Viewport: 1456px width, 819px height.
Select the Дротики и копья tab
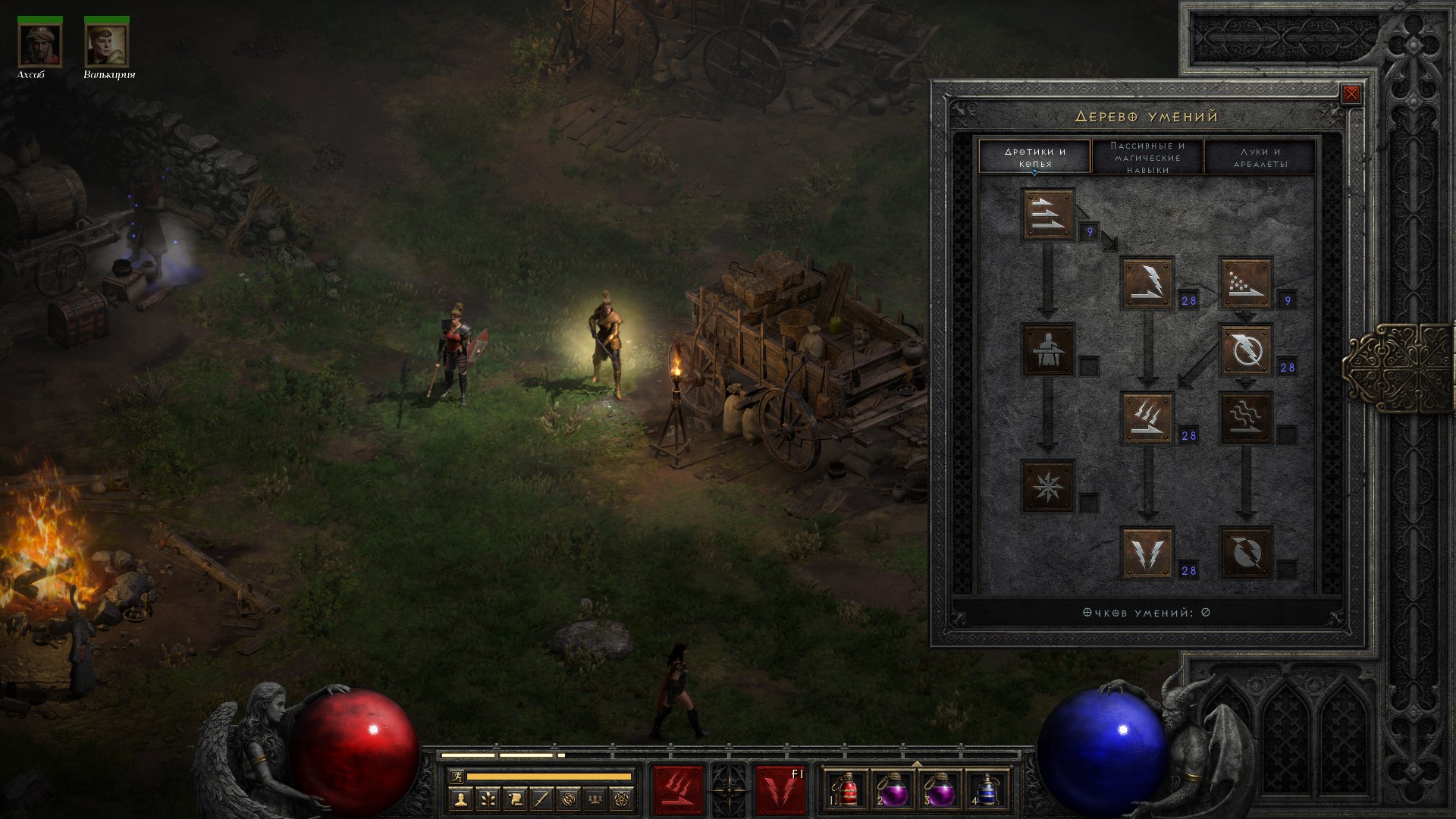pyautogui.click(x=1035, y=157)
